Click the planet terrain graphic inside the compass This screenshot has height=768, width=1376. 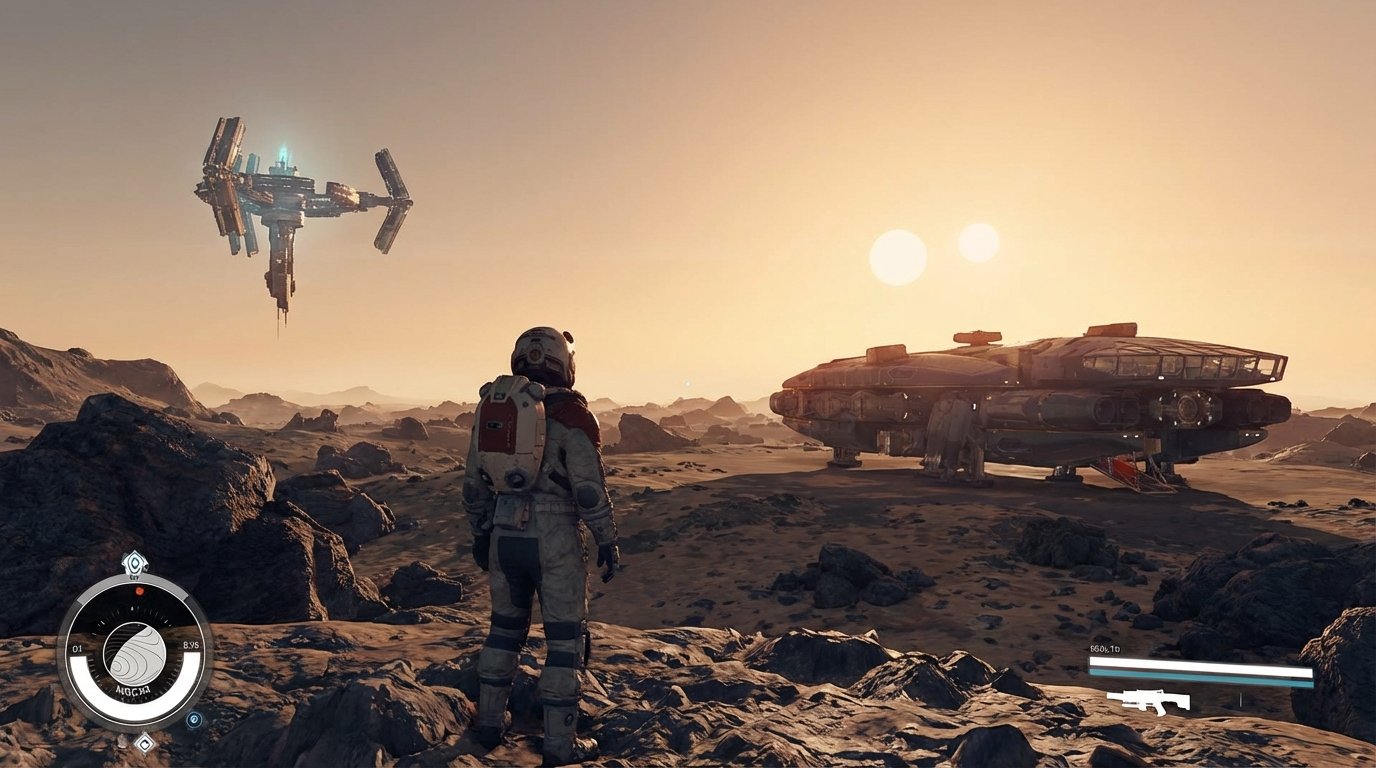pos(133,654)
